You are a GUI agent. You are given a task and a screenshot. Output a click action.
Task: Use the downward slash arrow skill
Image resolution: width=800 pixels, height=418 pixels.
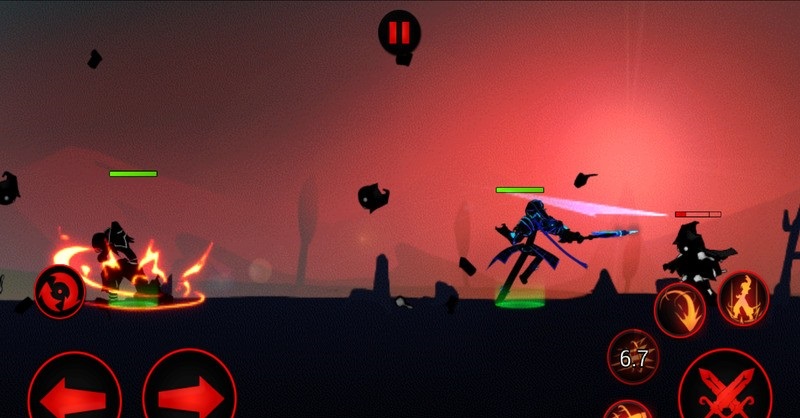click(680, 309)
